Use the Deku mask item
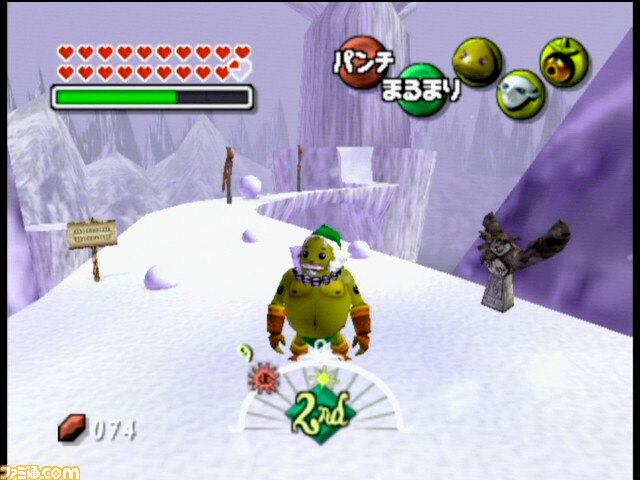 pyautogui.click(x=564, y=61)
